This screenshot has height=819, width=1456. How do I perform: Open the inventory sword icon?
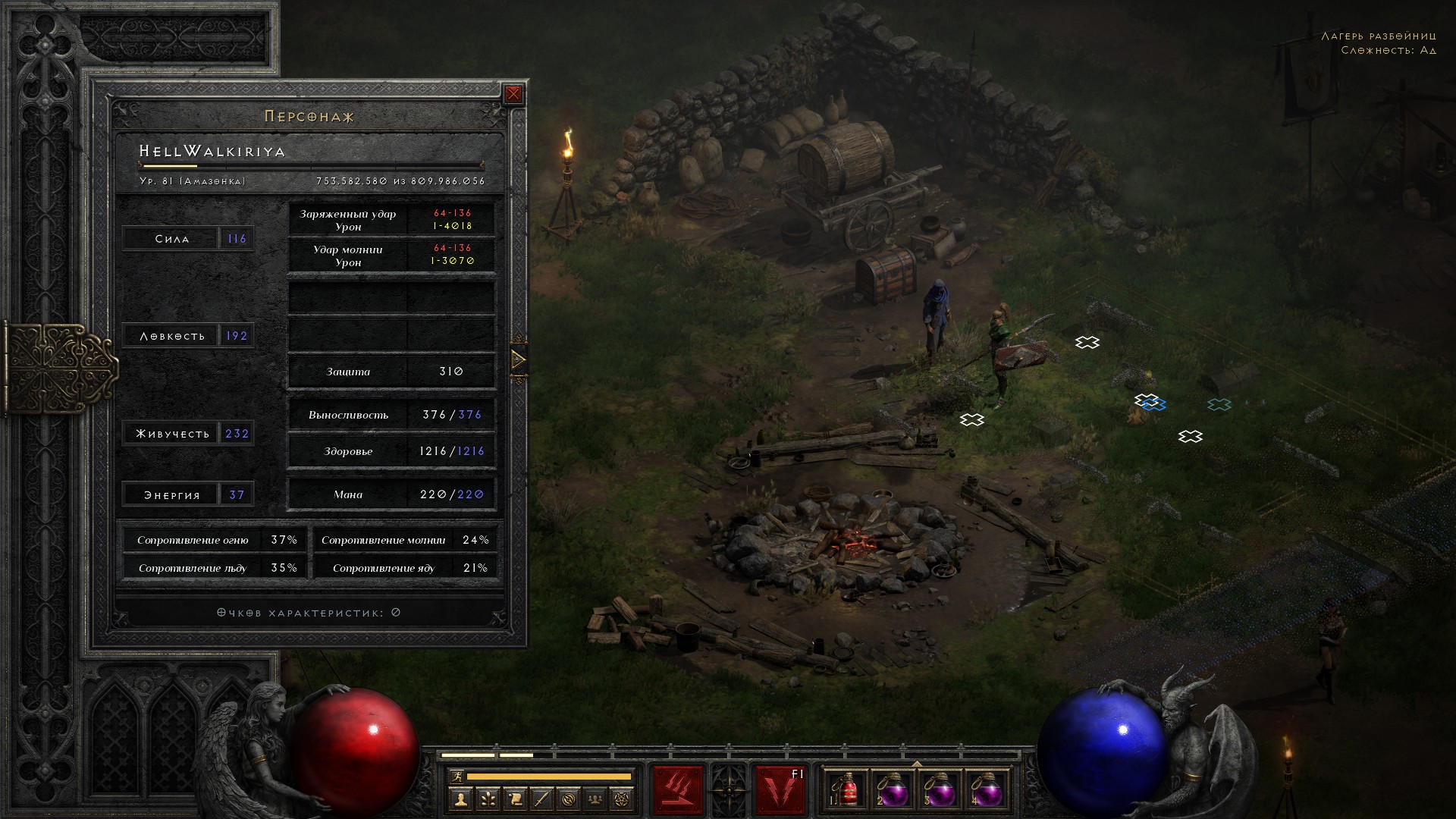[541, 799]
